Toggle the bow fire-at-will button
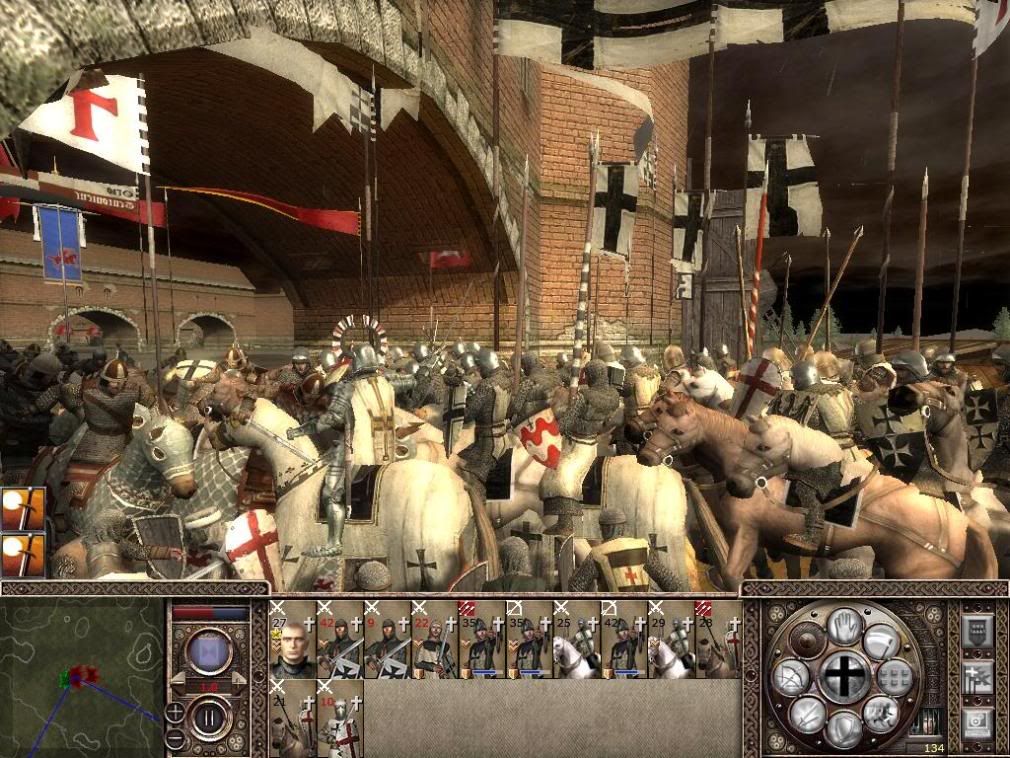 pos(789,679)
